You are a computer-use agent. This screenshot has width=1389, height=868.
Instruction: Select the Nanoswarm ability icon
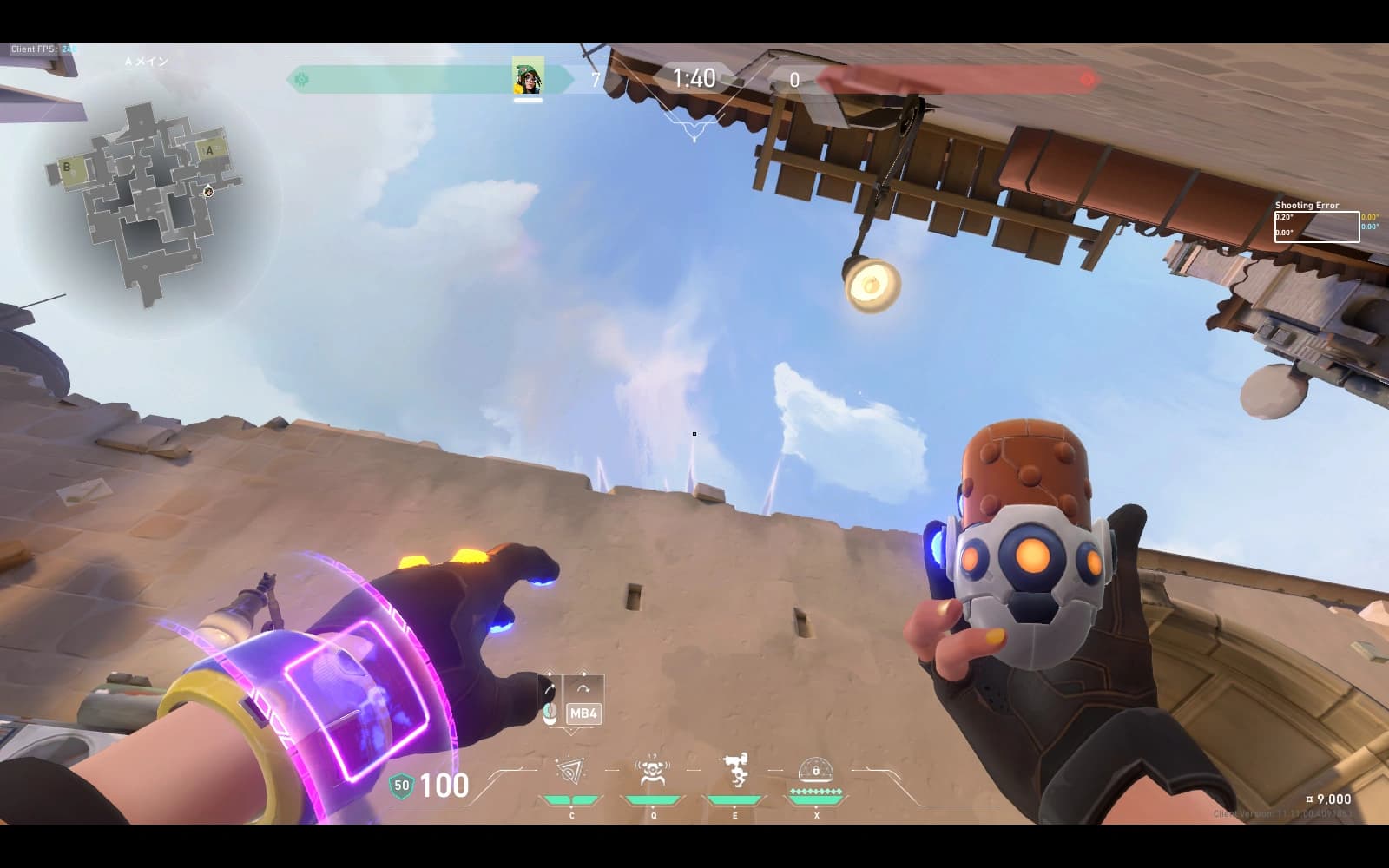tap(570, 772)
